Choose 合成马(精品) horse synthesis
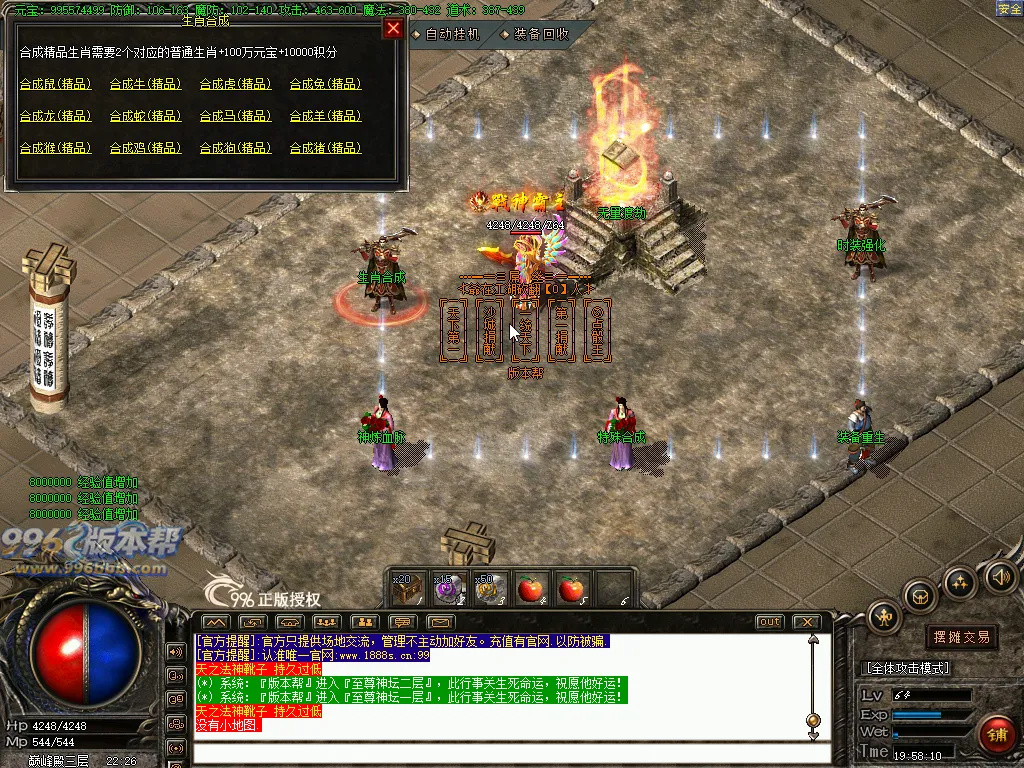This screenshot has width=1024, height=768. click(x=235, y=116)
